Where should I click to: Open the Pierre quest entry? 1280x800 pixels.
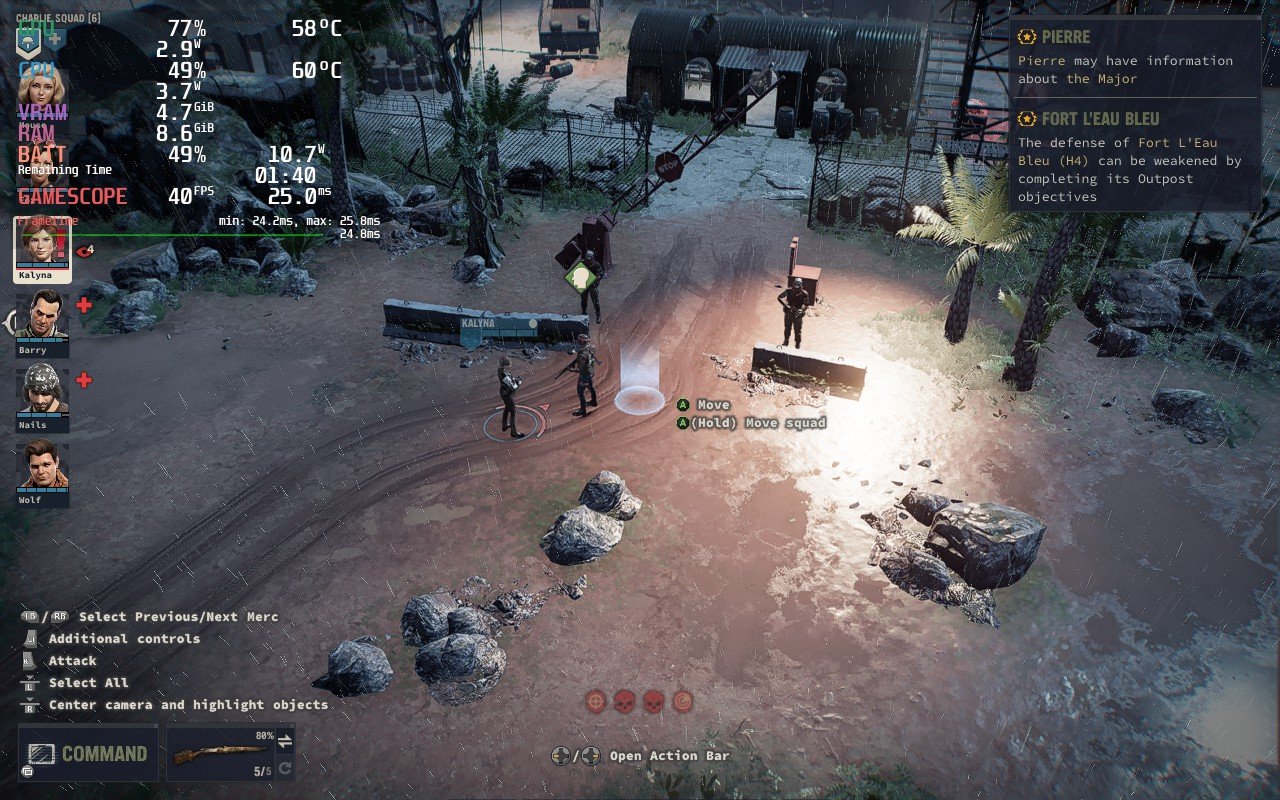coord(1134,58)
